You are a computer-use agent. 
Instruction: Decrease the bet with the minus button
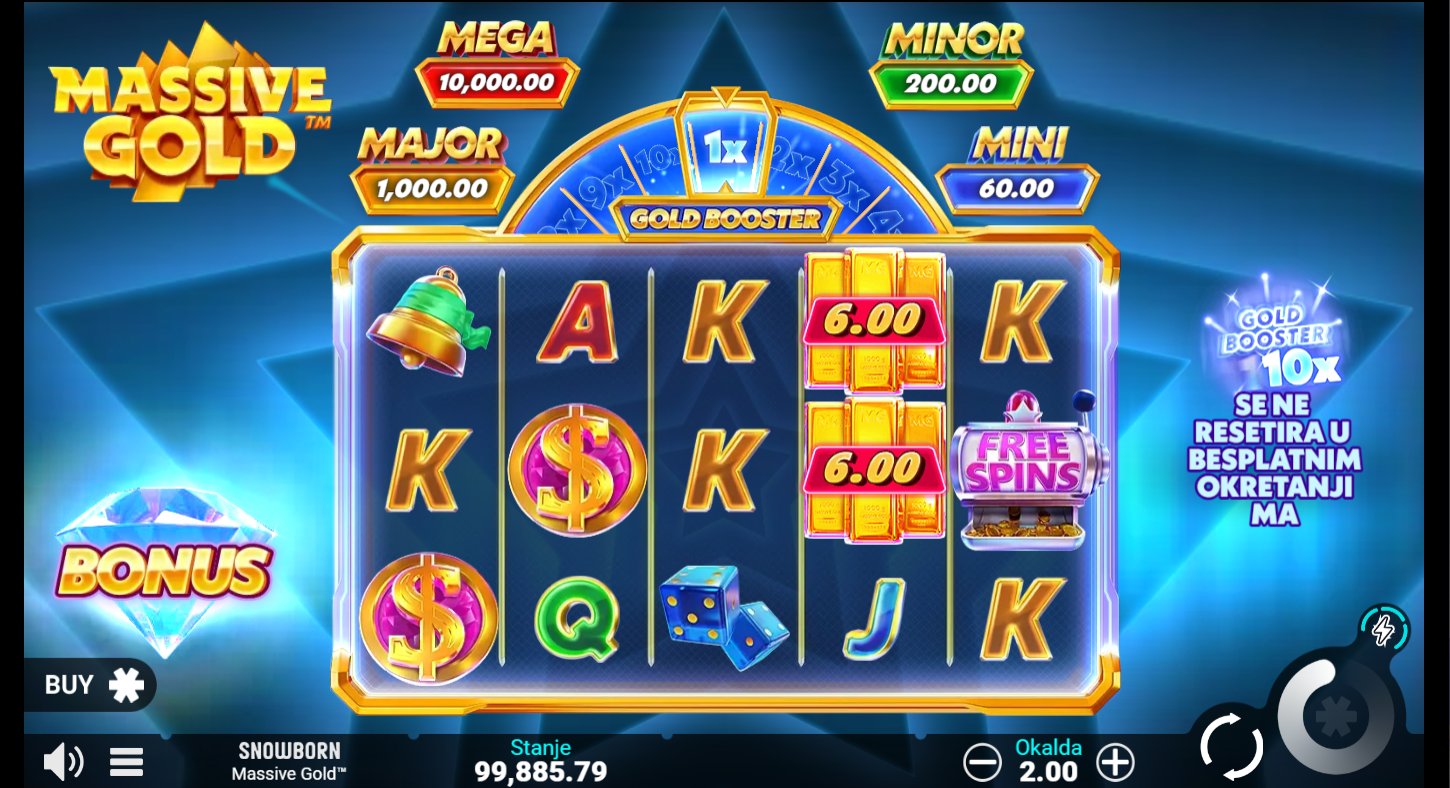click(982, 763)
